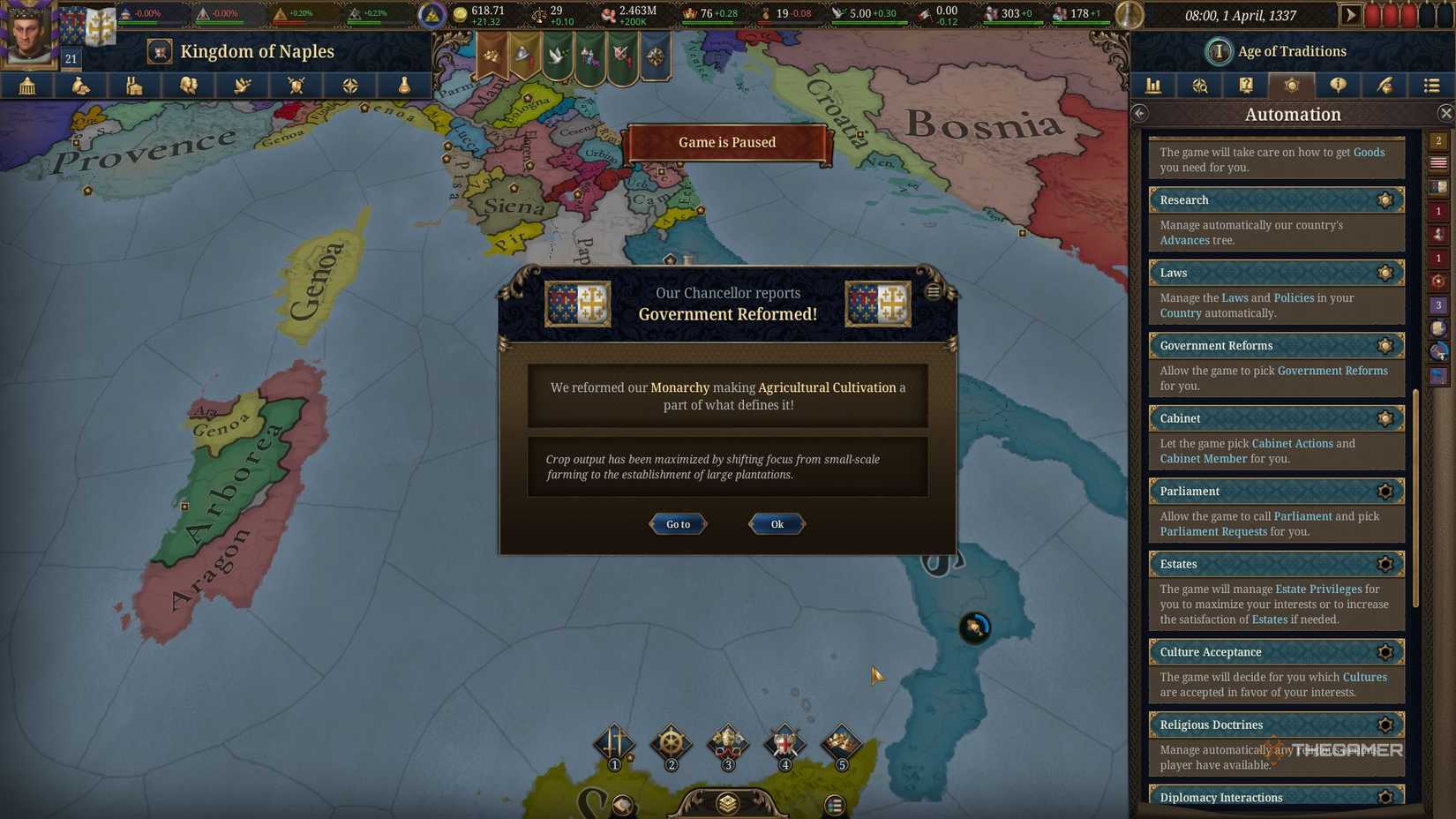
Task: Select the magnifying glass search icon
Action: pos(1198,86)
